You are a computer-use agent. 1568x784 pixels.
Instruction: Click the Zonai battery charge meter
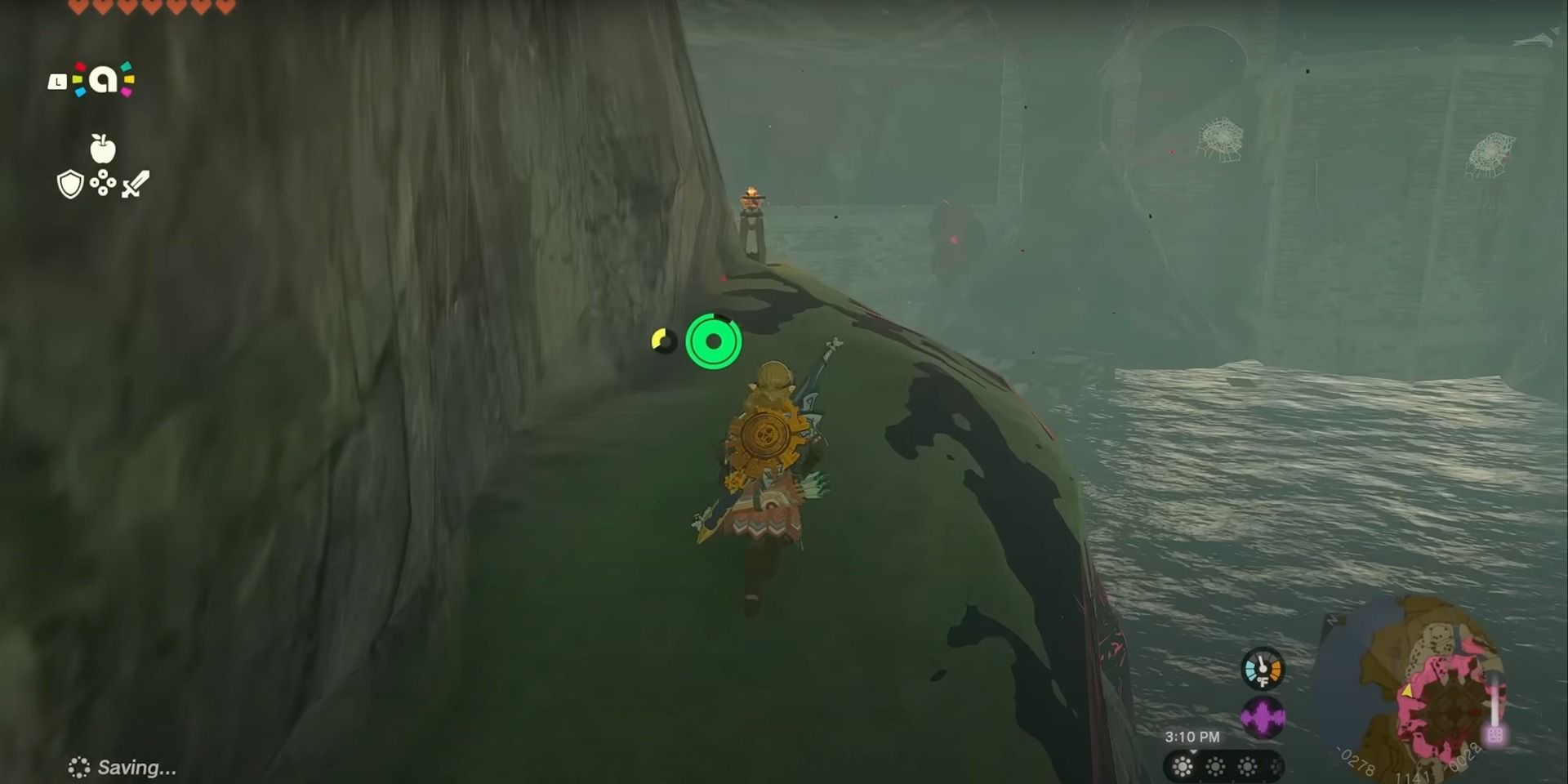coord(1221,767)
